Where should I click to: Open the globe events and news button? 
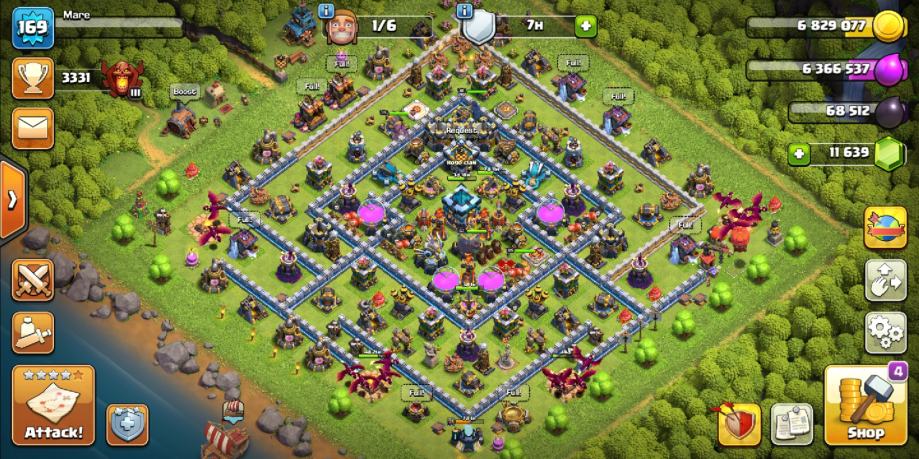point(885,227)
